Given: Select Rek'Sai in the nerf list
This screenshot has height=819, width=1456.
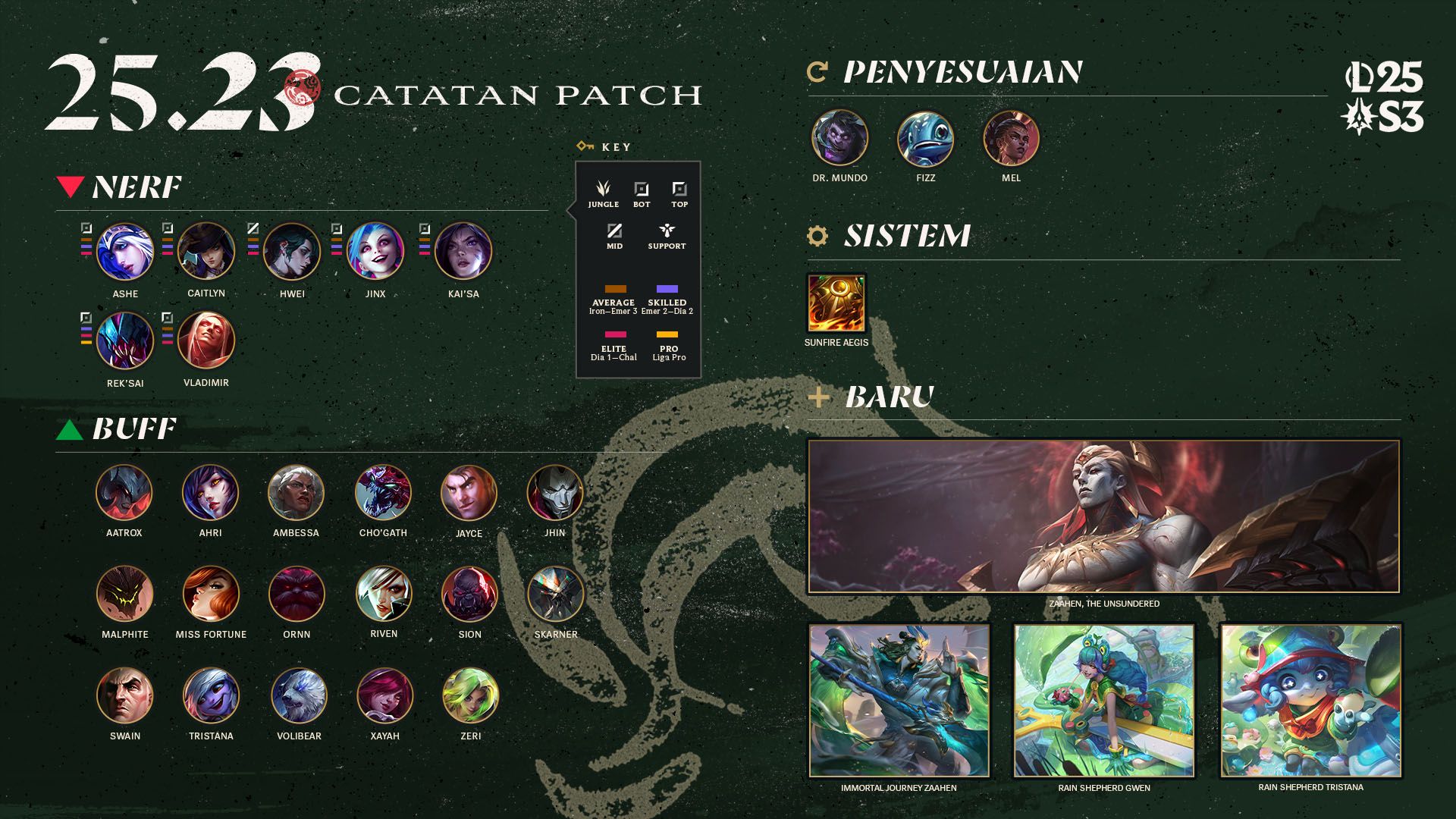Looking at the screenshot, I should [125, 340].
